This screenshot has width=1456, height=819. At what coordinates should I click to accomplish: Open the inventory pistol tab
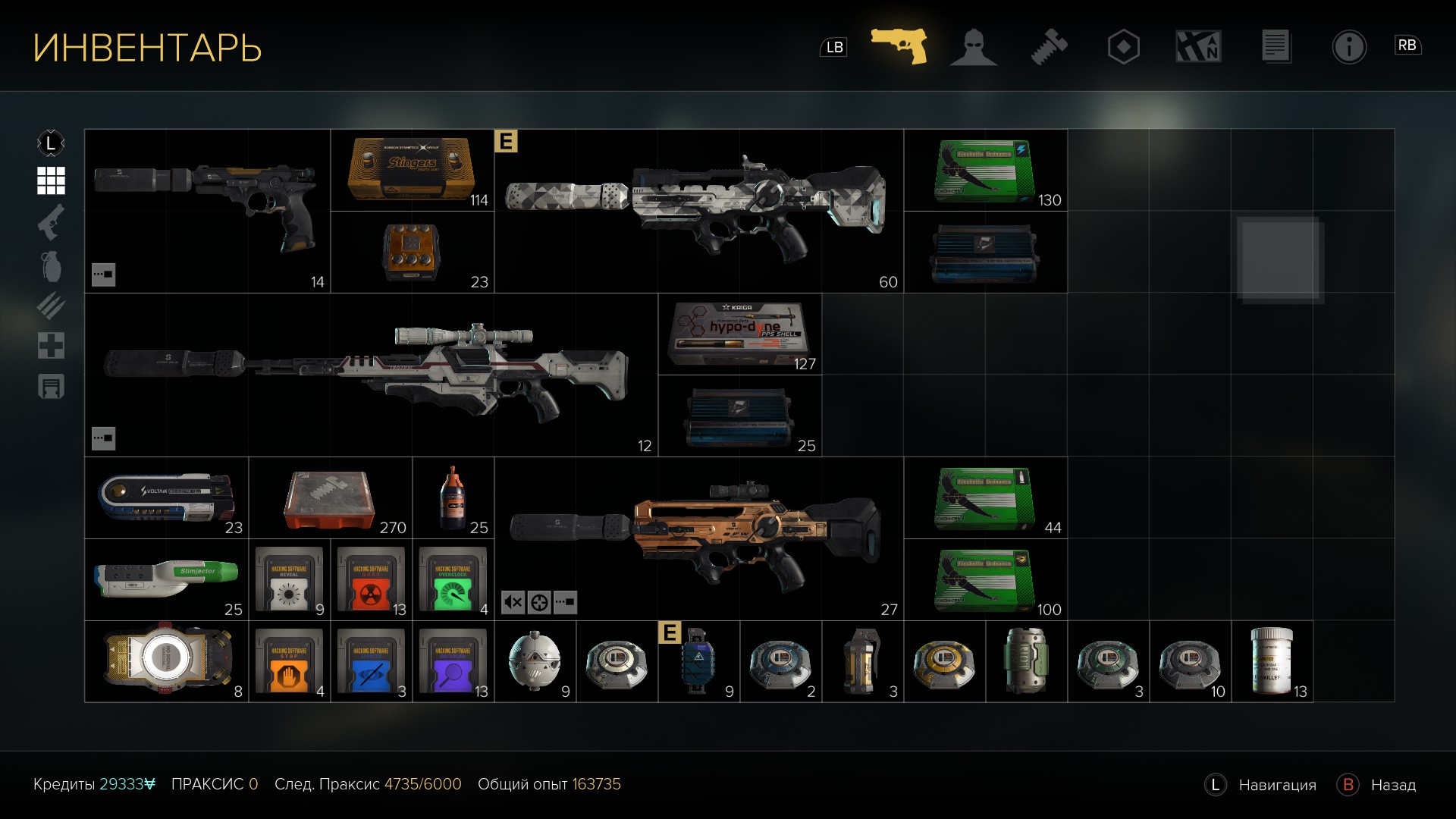coord(899,46)
